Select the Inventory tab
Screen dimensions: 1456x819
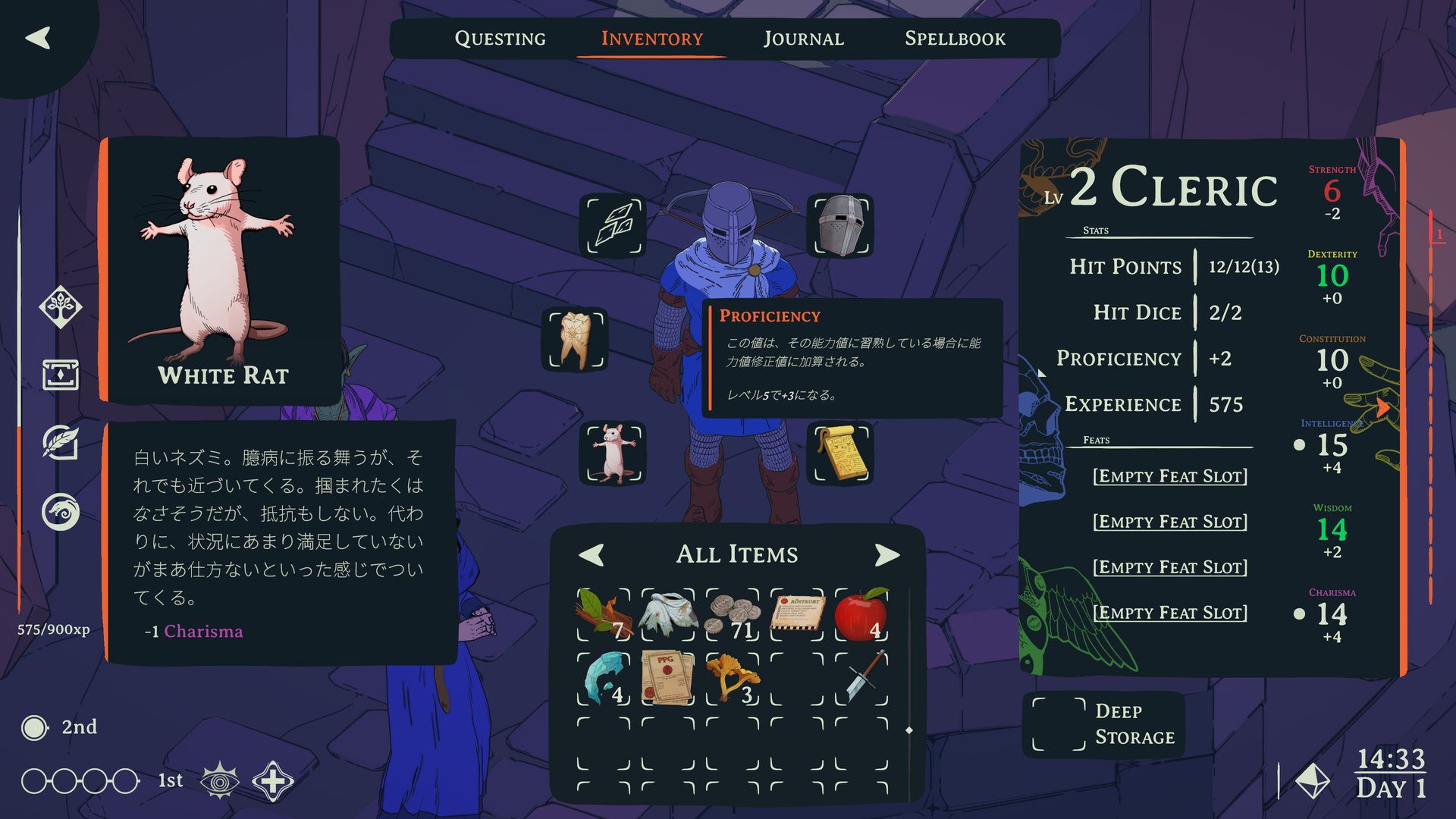pyautogui.click(x=651, y=39)
